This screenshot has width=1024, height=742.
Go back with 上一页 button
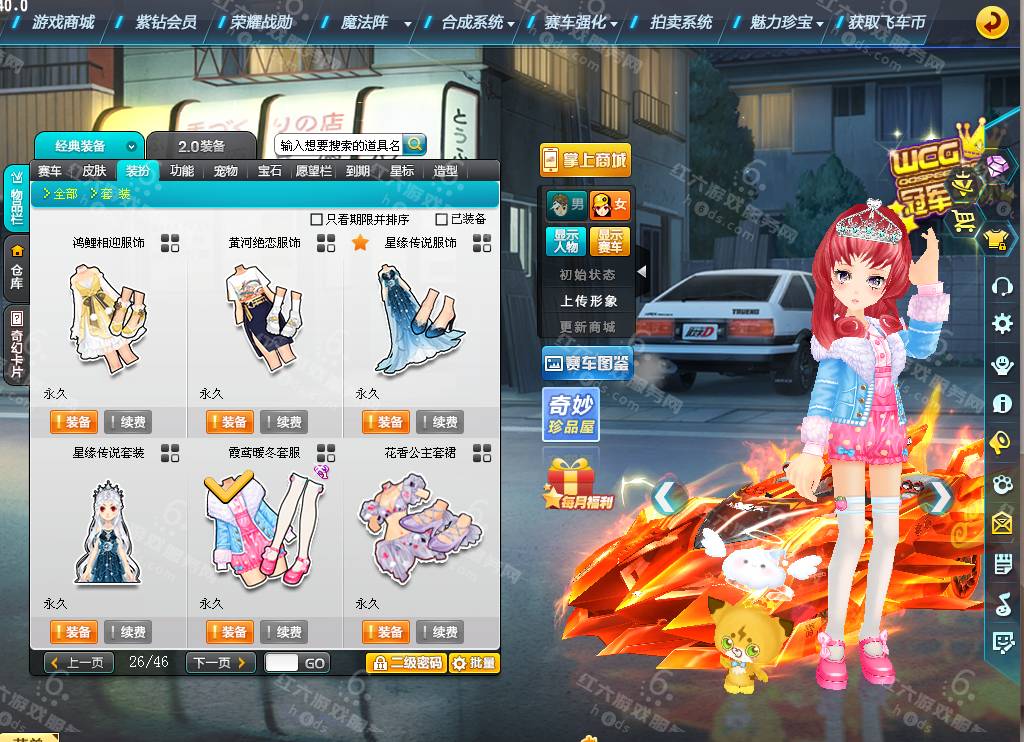click(79, 662)
